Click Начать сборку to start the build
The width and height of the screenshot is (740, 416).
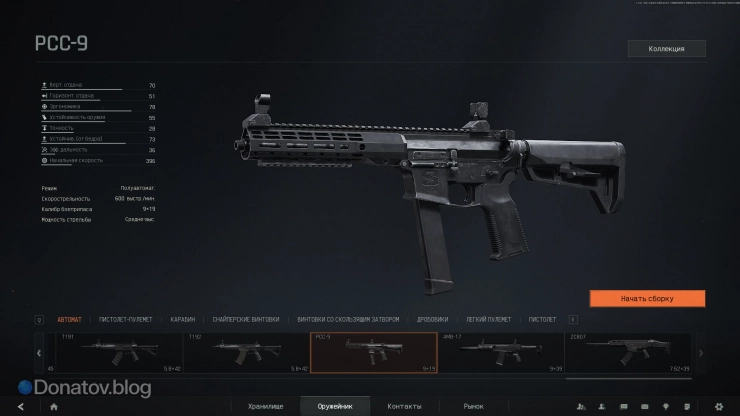point(647,298)
